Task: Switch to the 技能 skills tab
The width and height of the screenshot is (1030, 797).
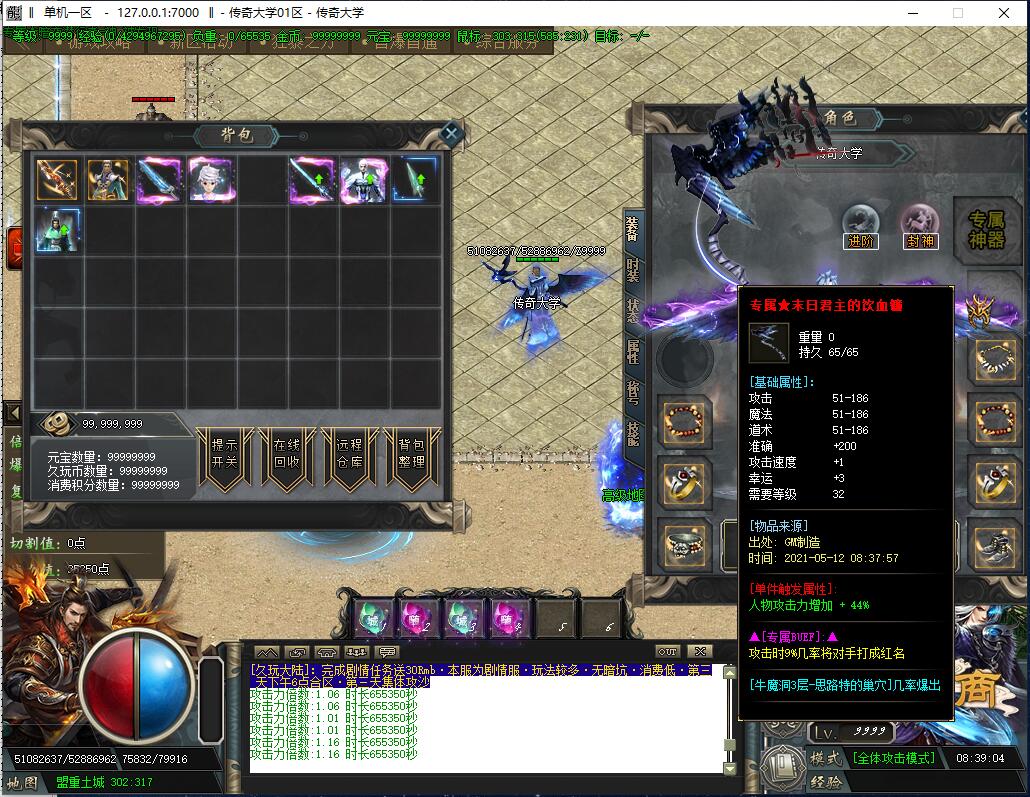Action: tap(633, 432)
